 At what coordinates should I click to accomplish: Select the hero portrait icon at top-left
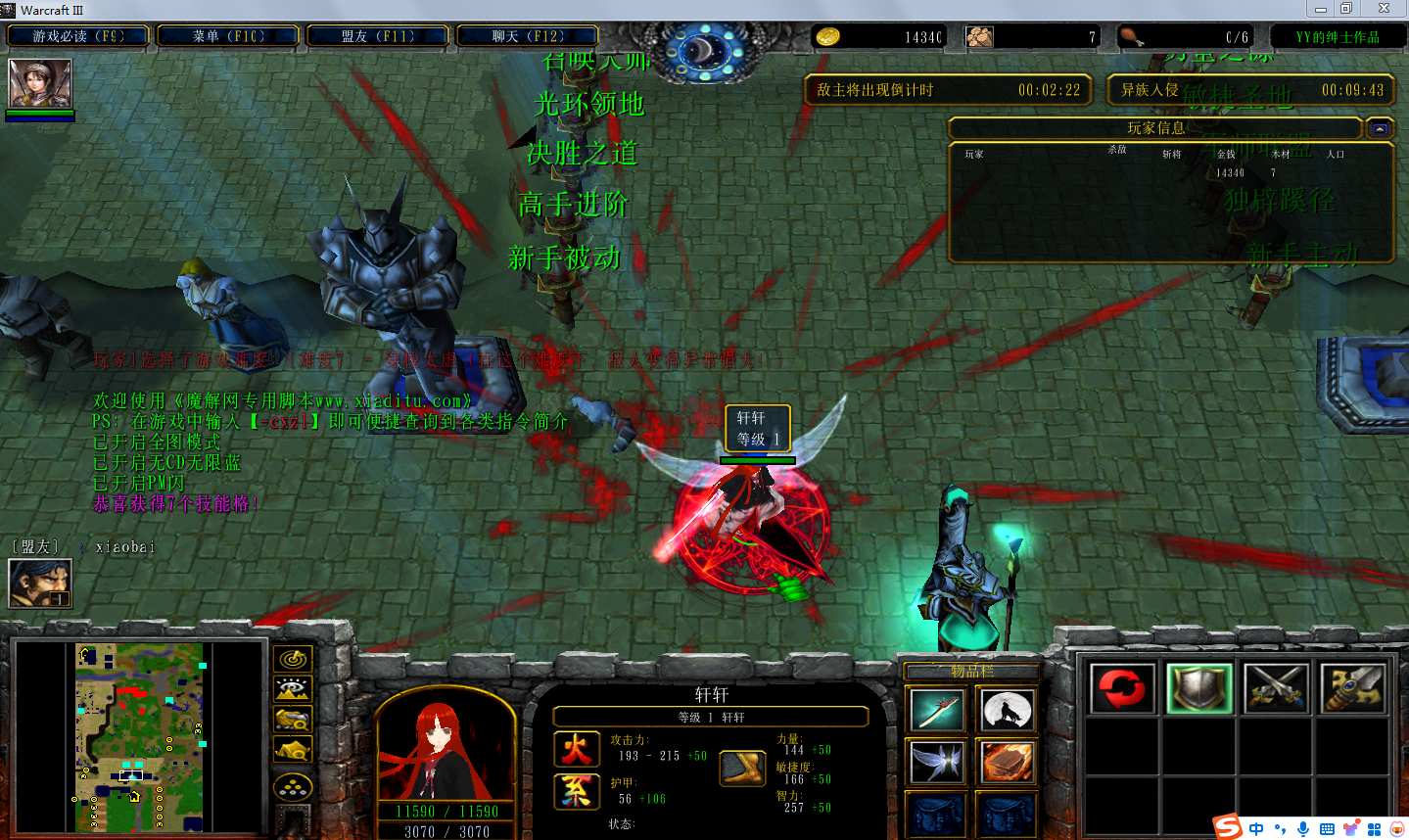[x=40, y=83]
